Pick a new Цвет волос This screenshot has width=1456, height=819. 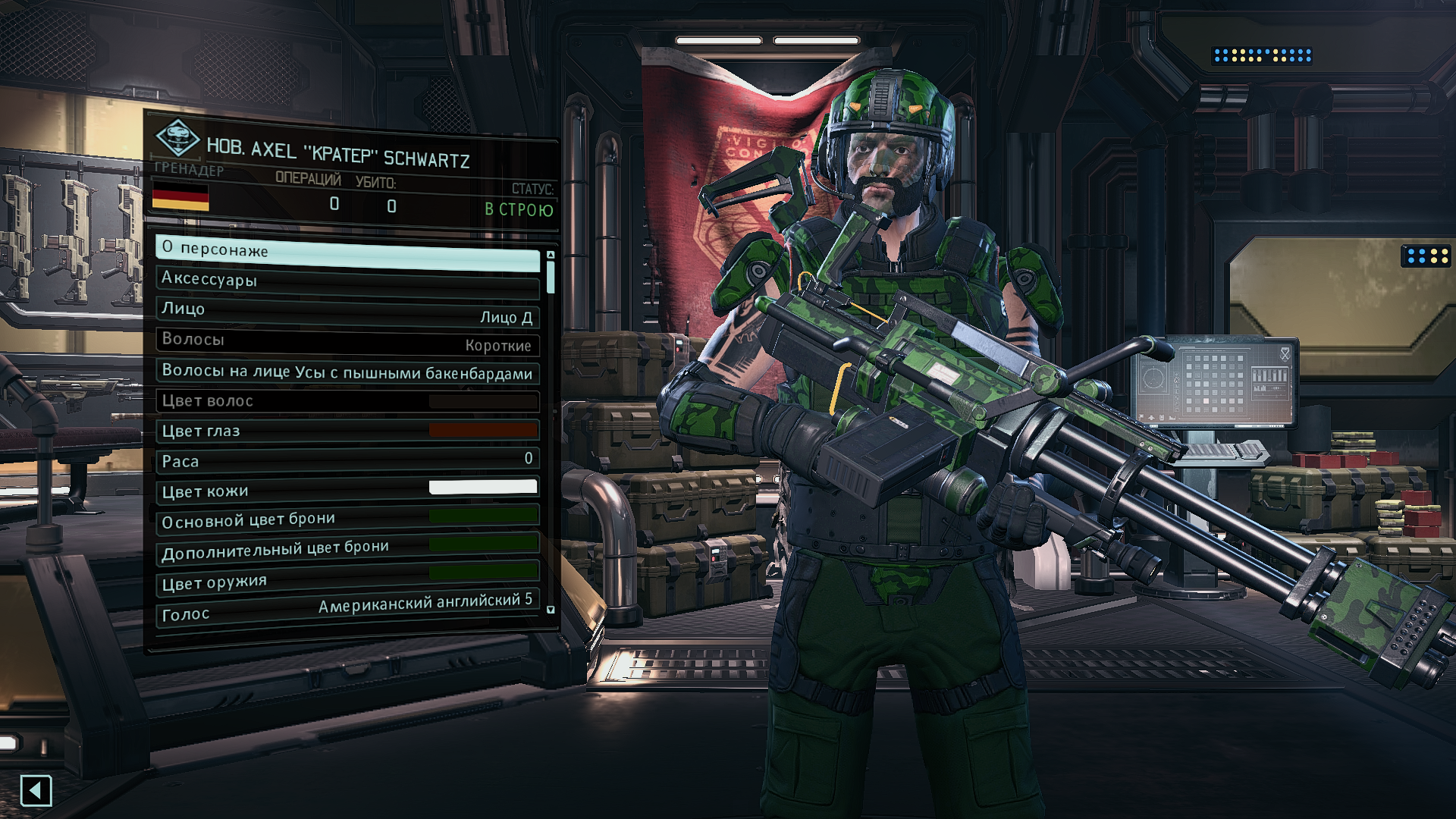click(347, 401)
